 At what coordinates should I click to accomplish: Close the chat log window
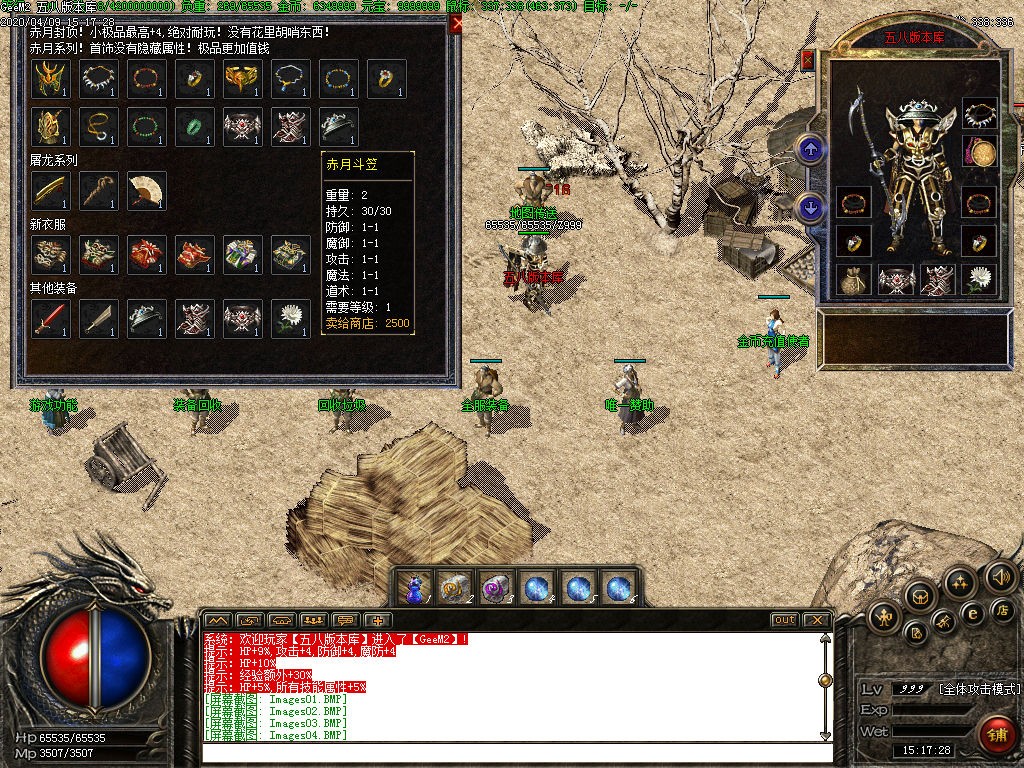click(816, 620)
